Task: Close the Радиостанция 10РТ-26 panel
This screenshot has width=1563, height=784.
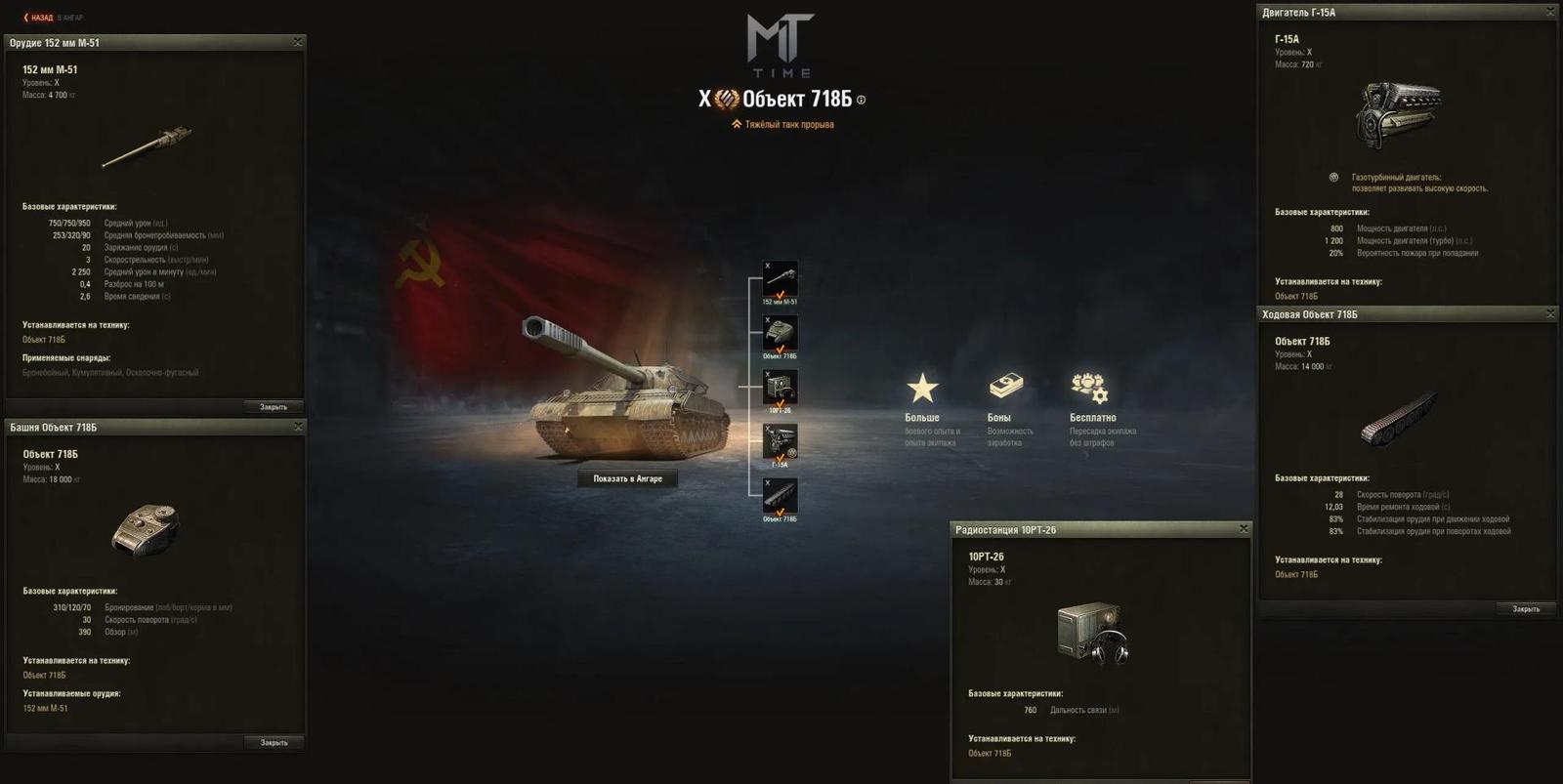Action: (x=1243, y=528)
